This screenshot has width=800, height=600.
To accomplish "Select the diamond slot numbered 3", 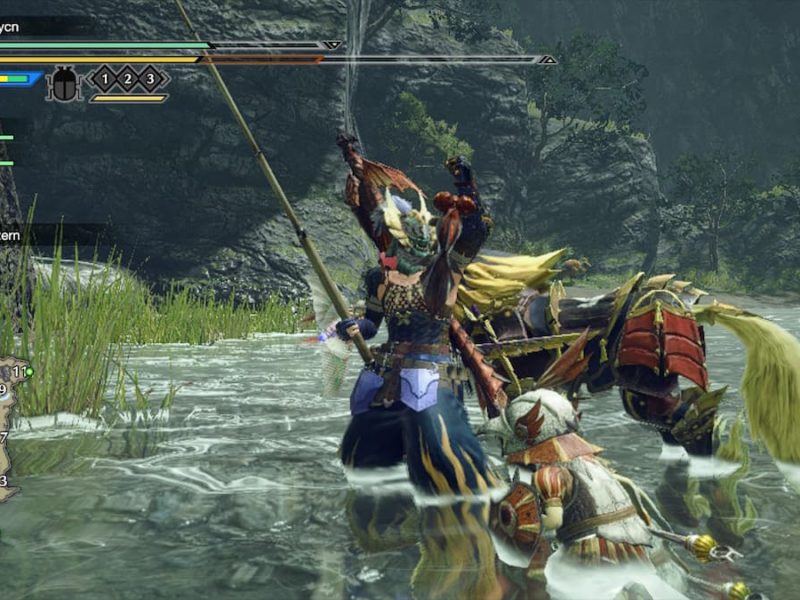I will (152, 78).
